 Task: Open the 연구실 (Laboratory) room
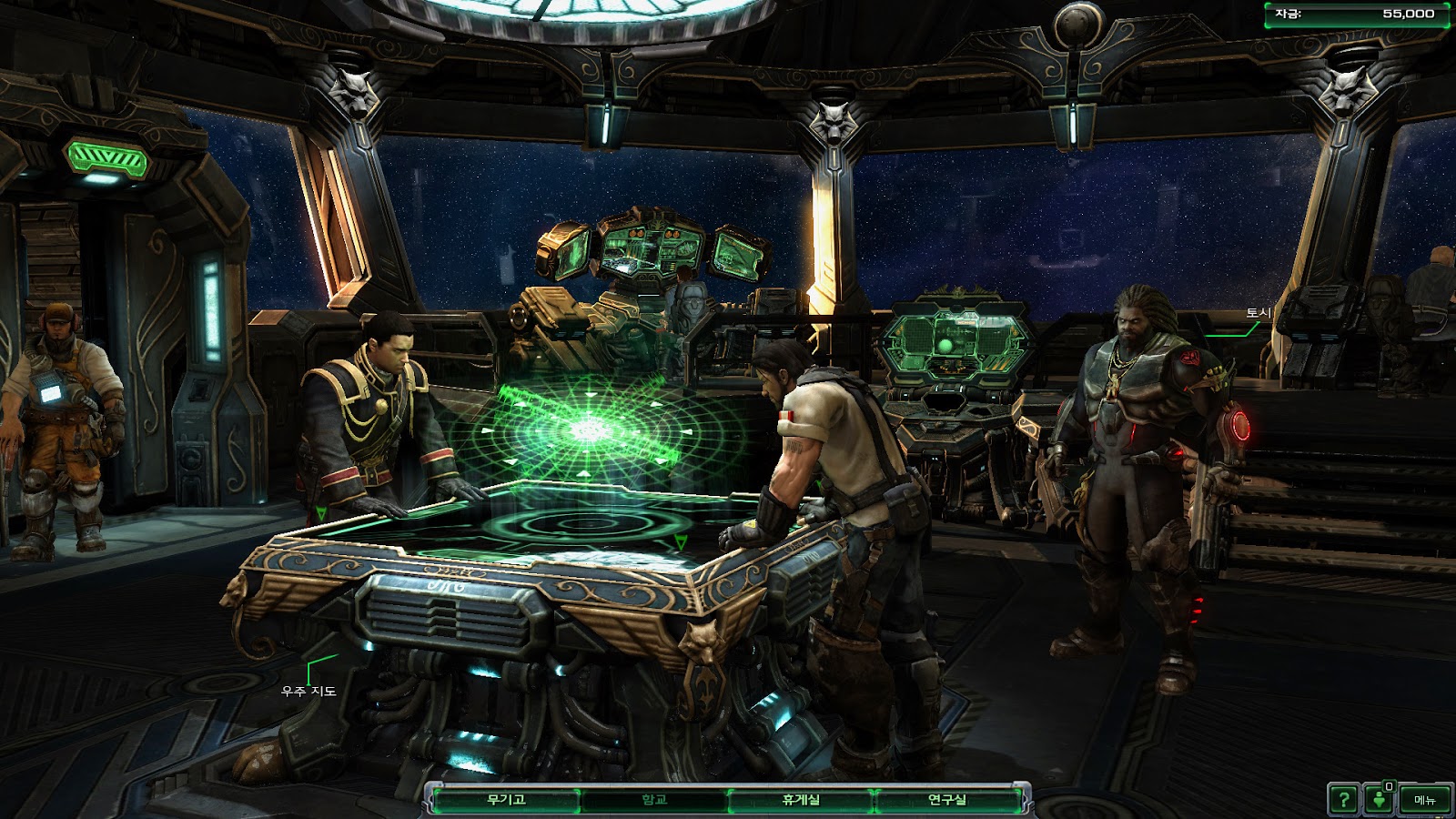946,800
